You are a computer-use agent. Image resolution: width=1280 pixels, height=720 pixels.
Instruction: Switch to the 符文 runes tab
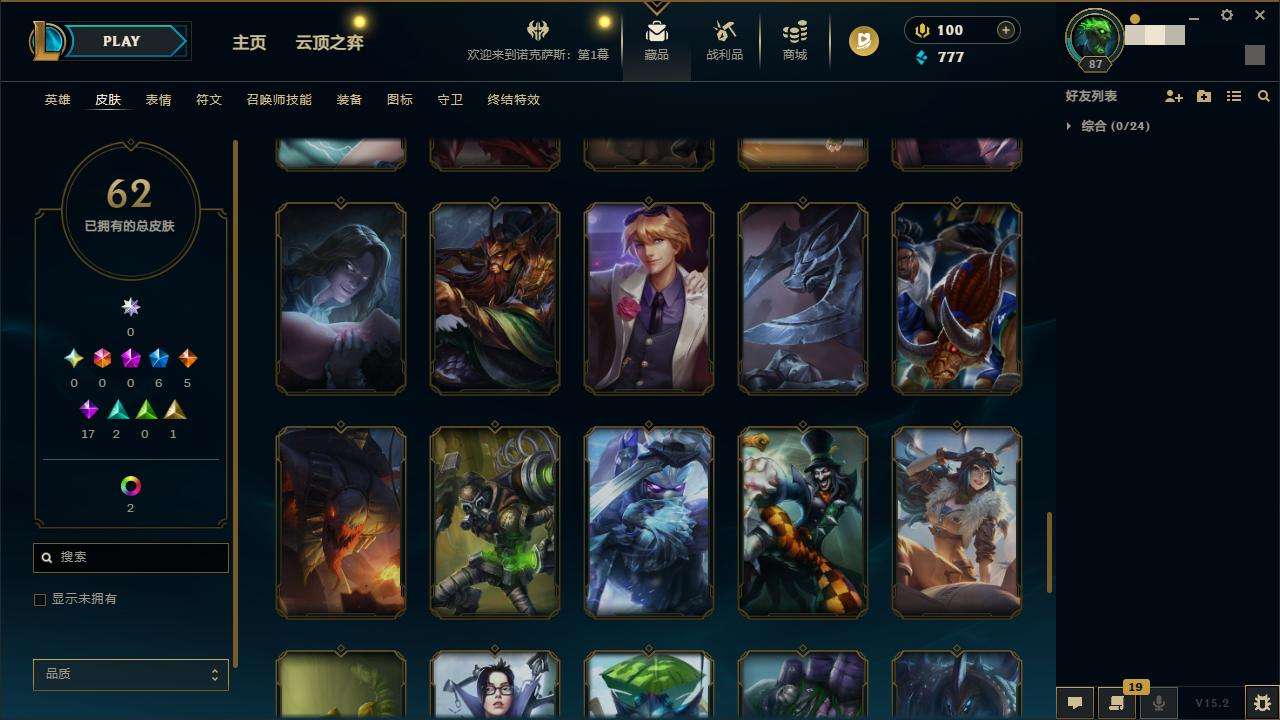point(209,100)
